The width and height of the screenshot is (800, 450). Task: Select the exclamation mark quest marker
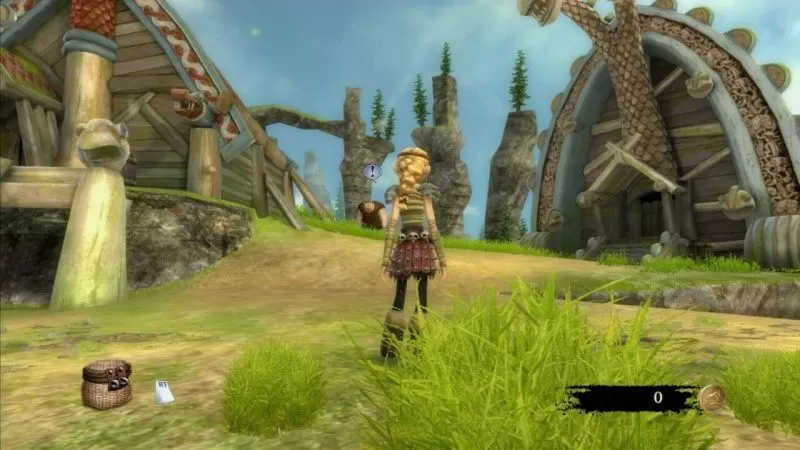(x=373, y=172)
